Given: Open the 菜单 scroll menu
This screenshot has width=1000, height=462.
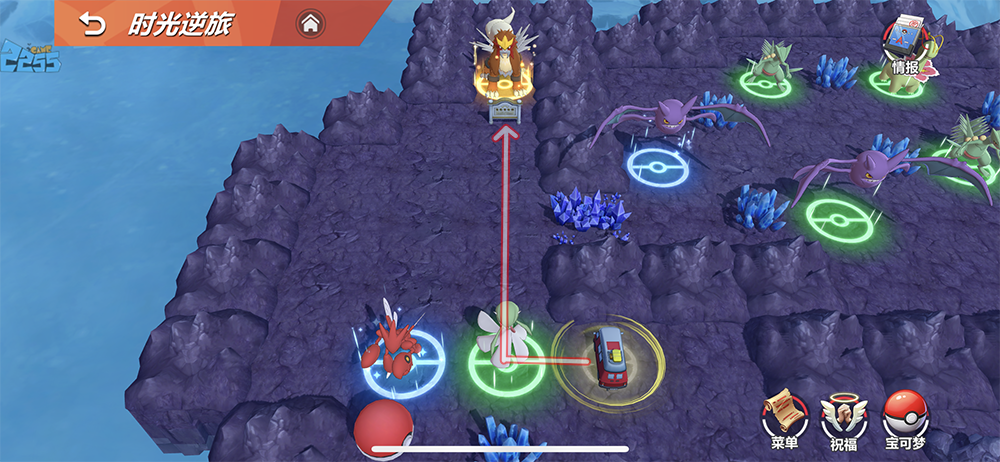Looking at the screenshot, I should pyautogui.click(x=785, y=416).
